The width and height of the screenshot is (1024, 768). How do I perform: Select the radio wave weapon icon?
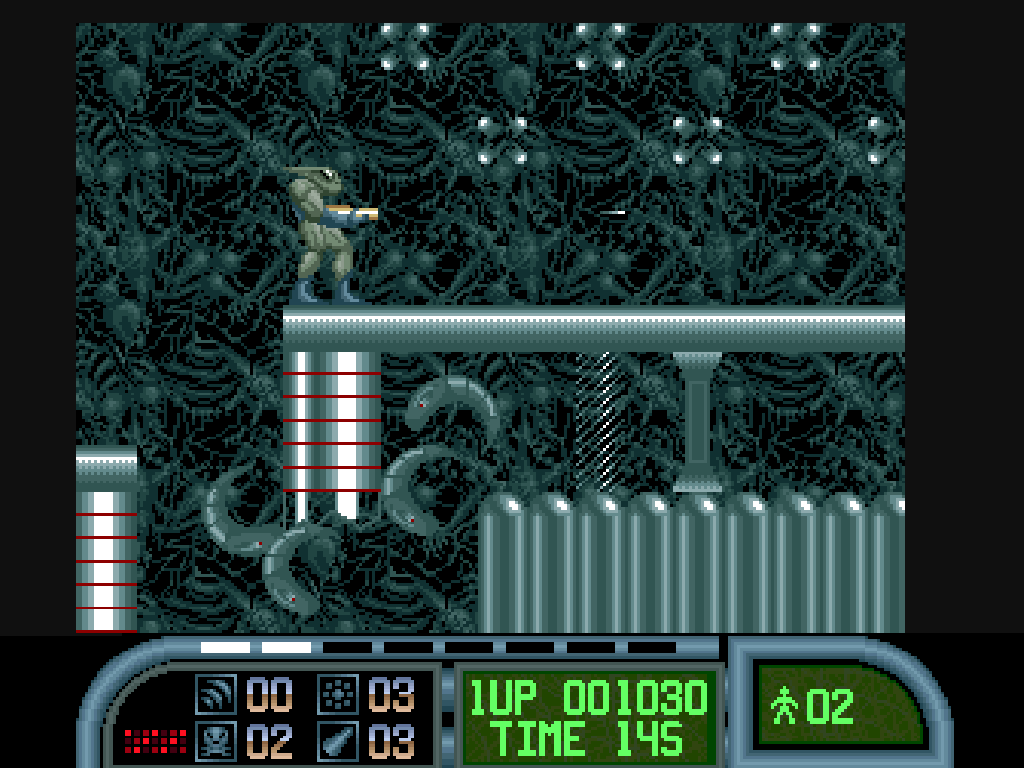click(x=215, y=692)
